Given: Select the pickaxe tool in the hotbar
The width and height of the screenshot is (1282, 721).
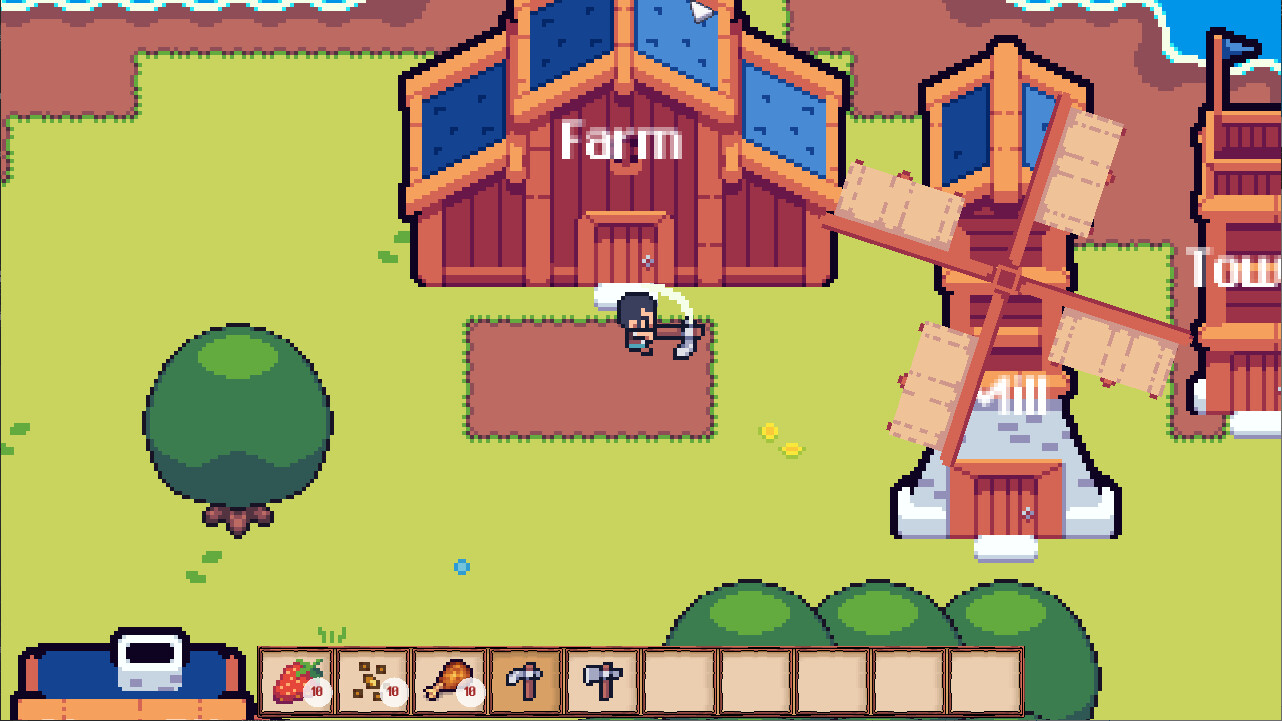Looking at the screenshot, I should click(x=524, y=680).
